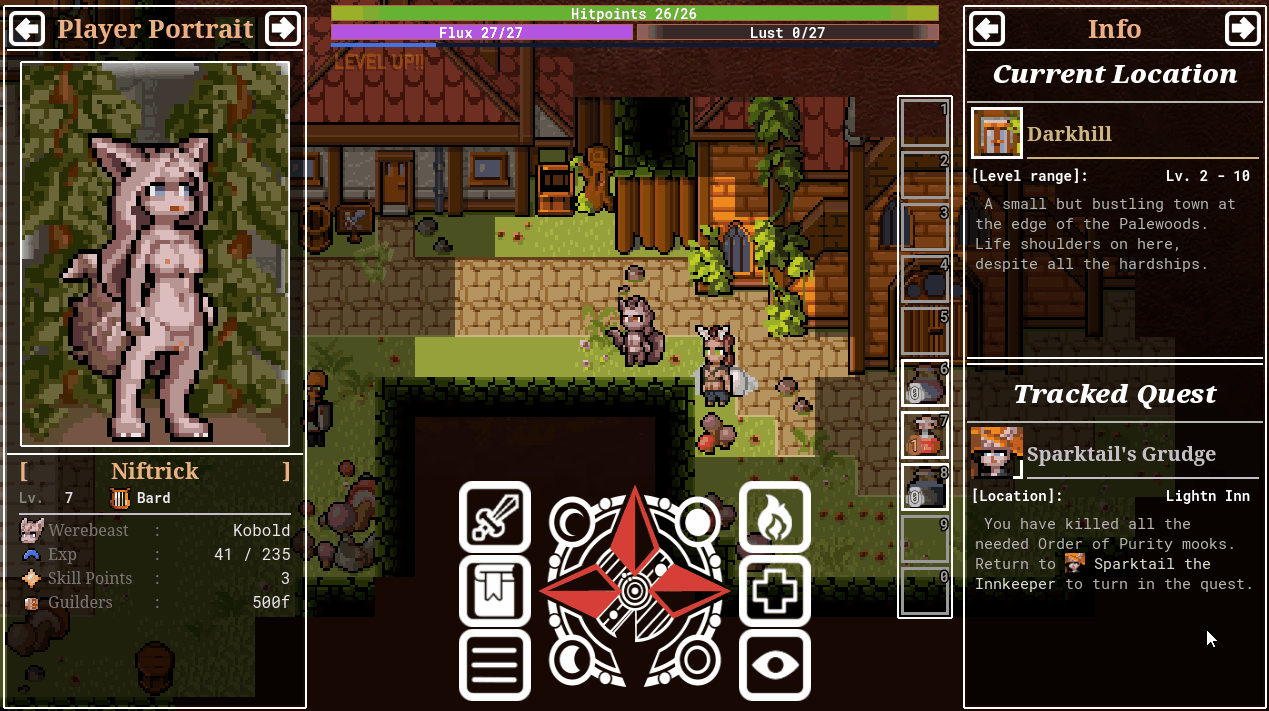
Task: Click the left arrow beside Player Portrait
Action: point(26,29)
